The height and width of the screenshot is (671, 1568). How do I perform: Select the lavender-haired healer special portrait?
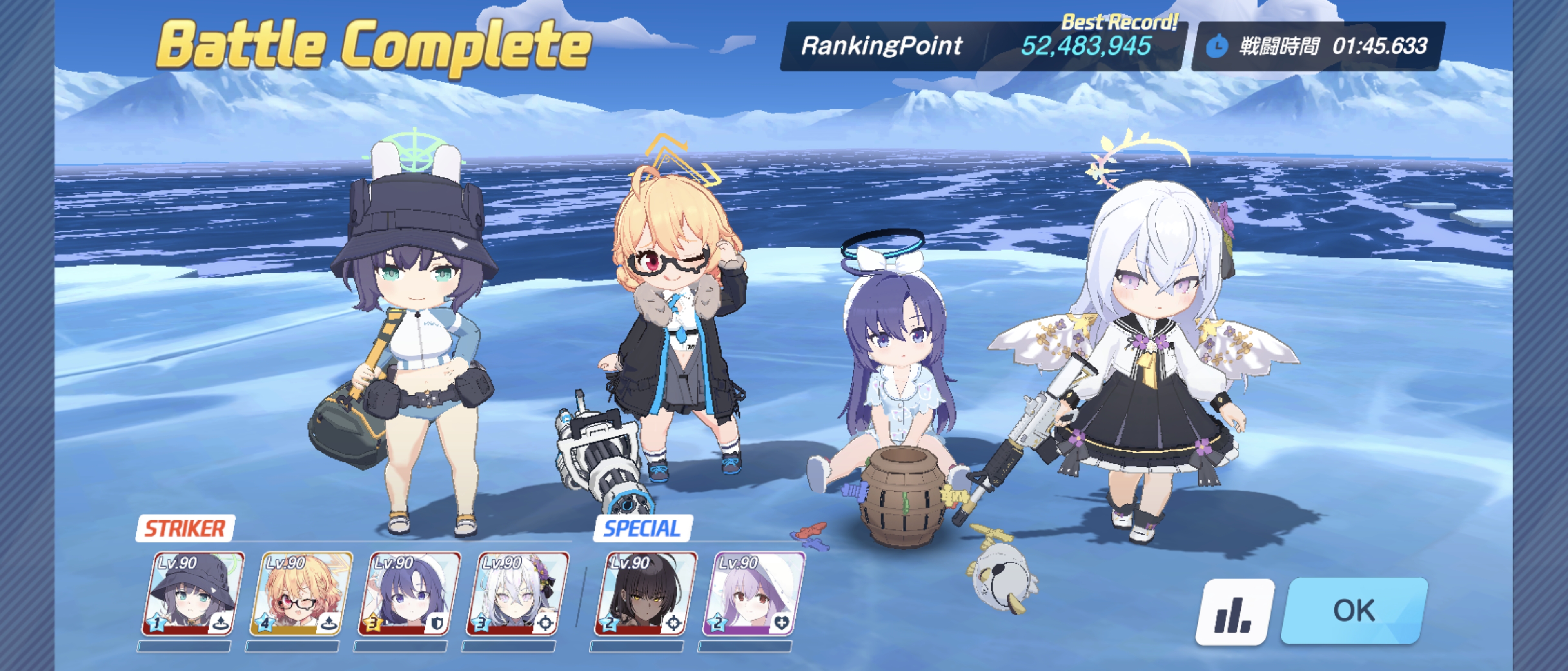[753, 594]
